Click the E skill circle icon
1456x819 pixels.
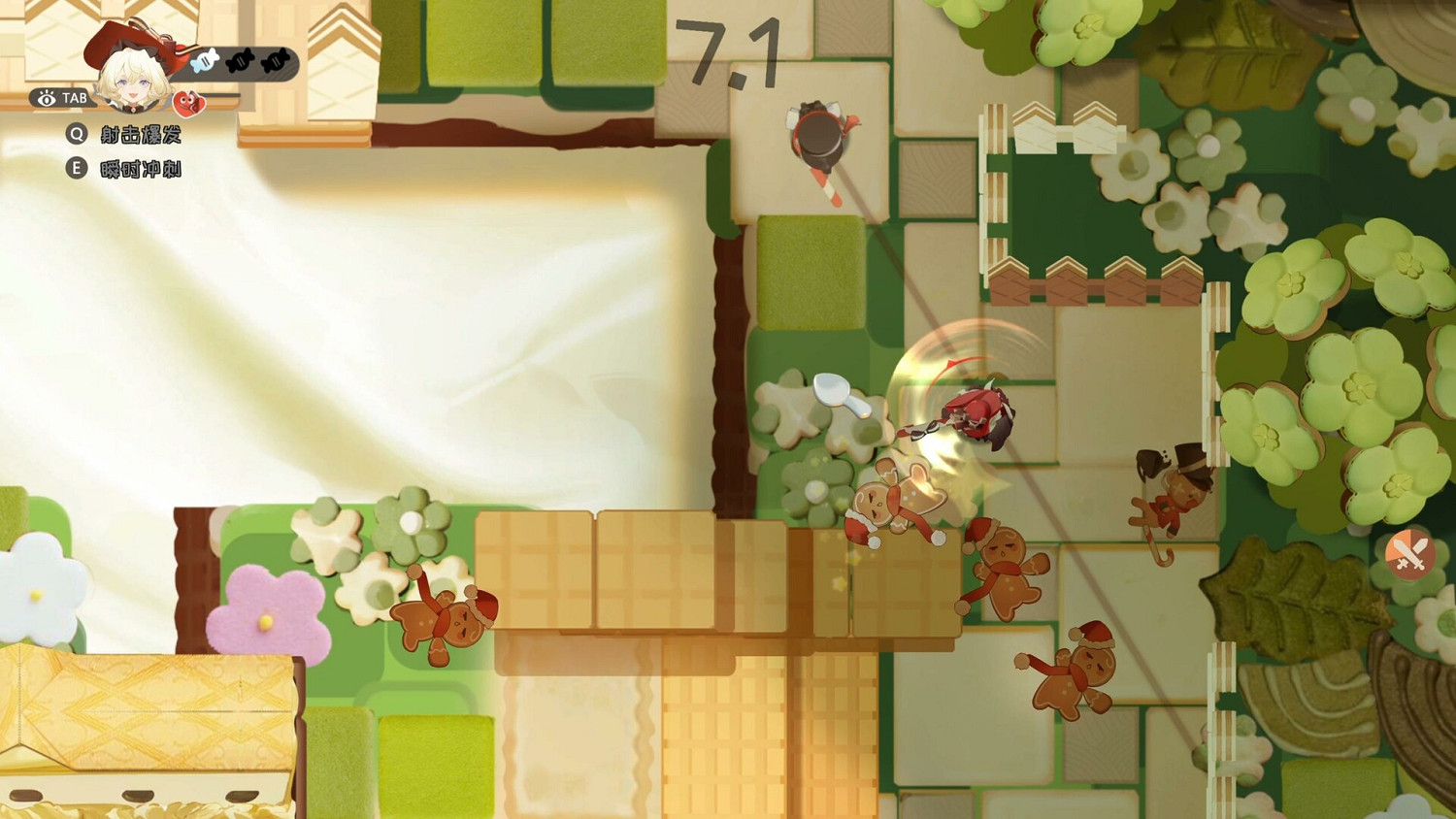[x=77, y=168]
